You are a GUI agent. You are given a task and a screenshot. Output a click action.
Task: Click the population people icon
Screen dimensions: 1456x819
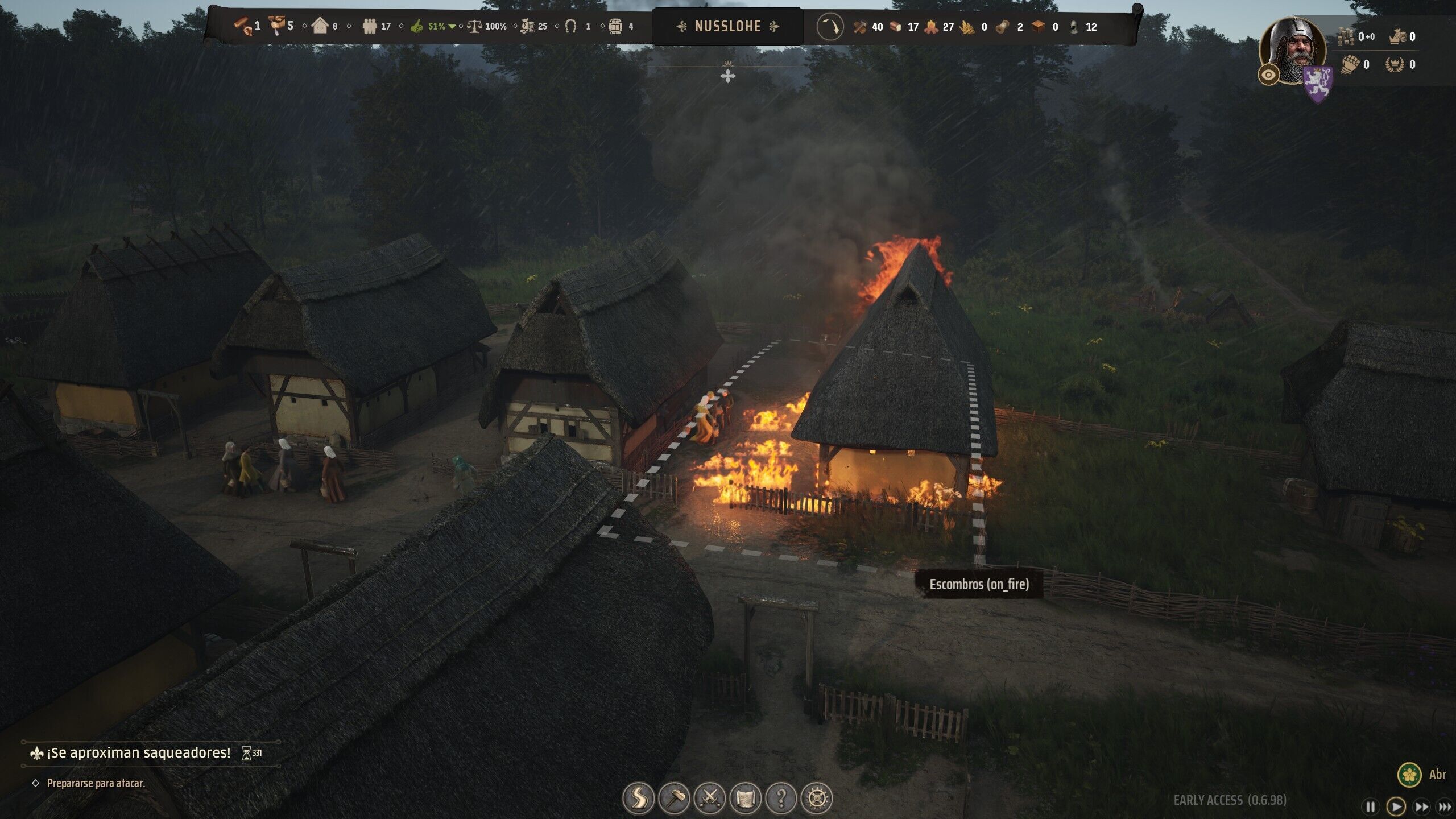370,26
